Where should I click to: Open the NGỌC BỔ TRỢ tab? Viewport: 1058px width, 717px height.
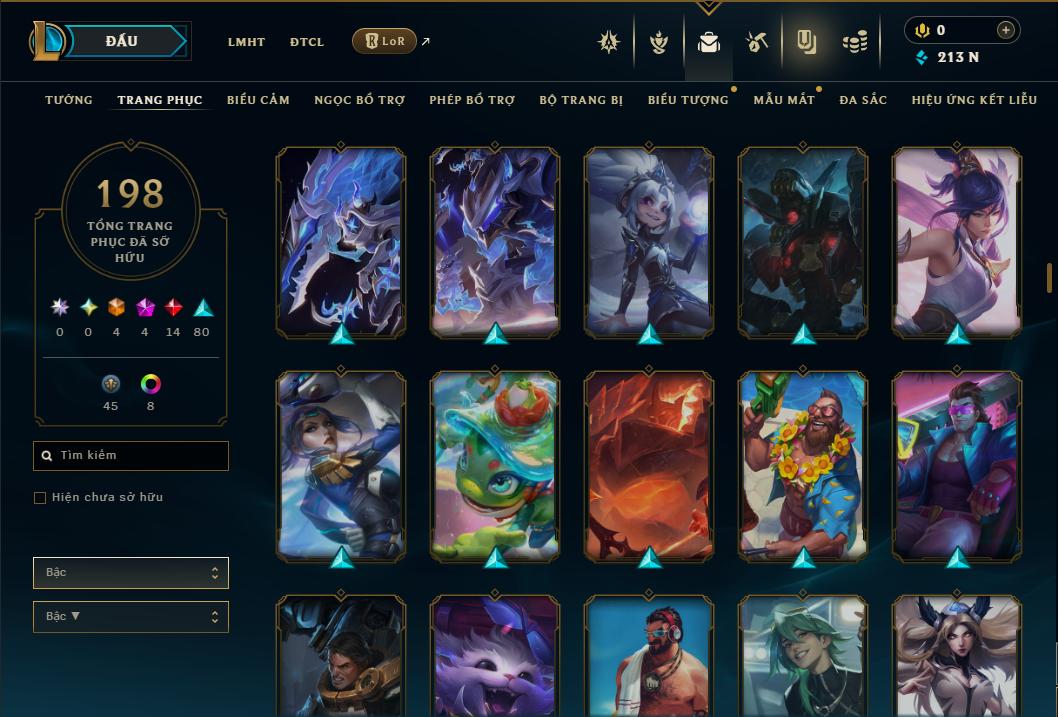[359, 100]
